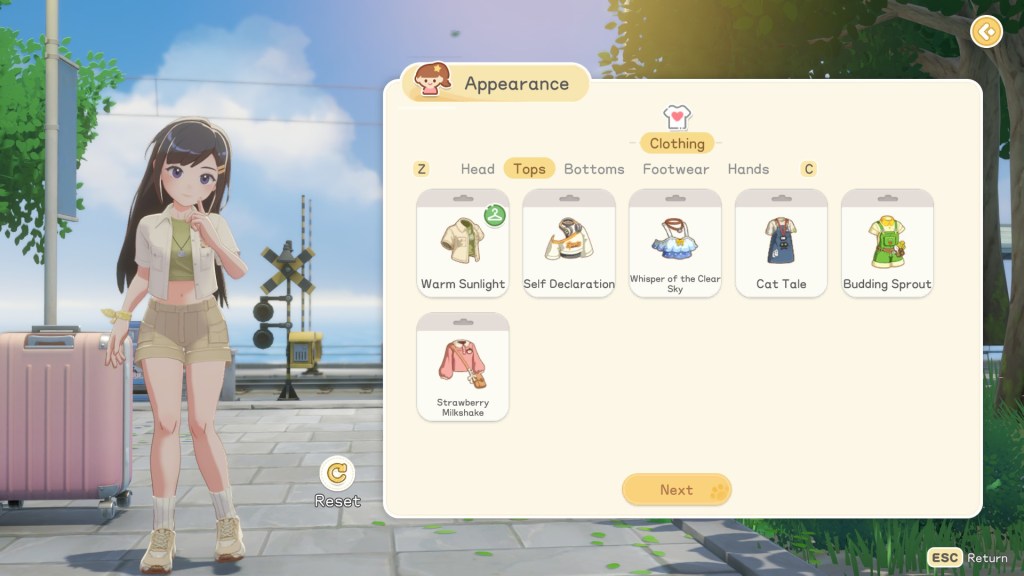Click the Clothing shirt icon

[x=677, y=118]
